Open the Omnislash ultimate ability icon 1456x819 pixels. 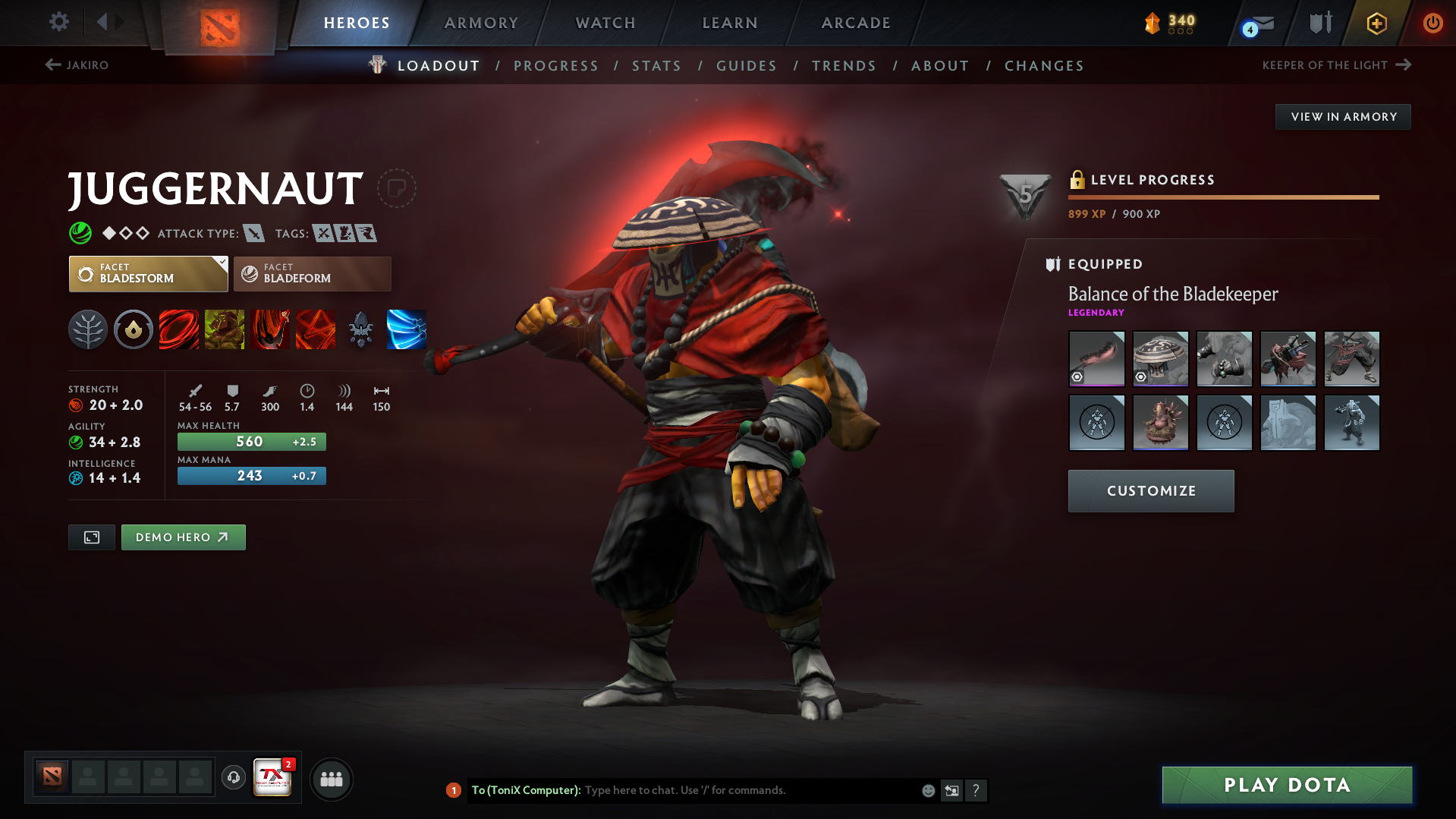(x=316, y=329)
